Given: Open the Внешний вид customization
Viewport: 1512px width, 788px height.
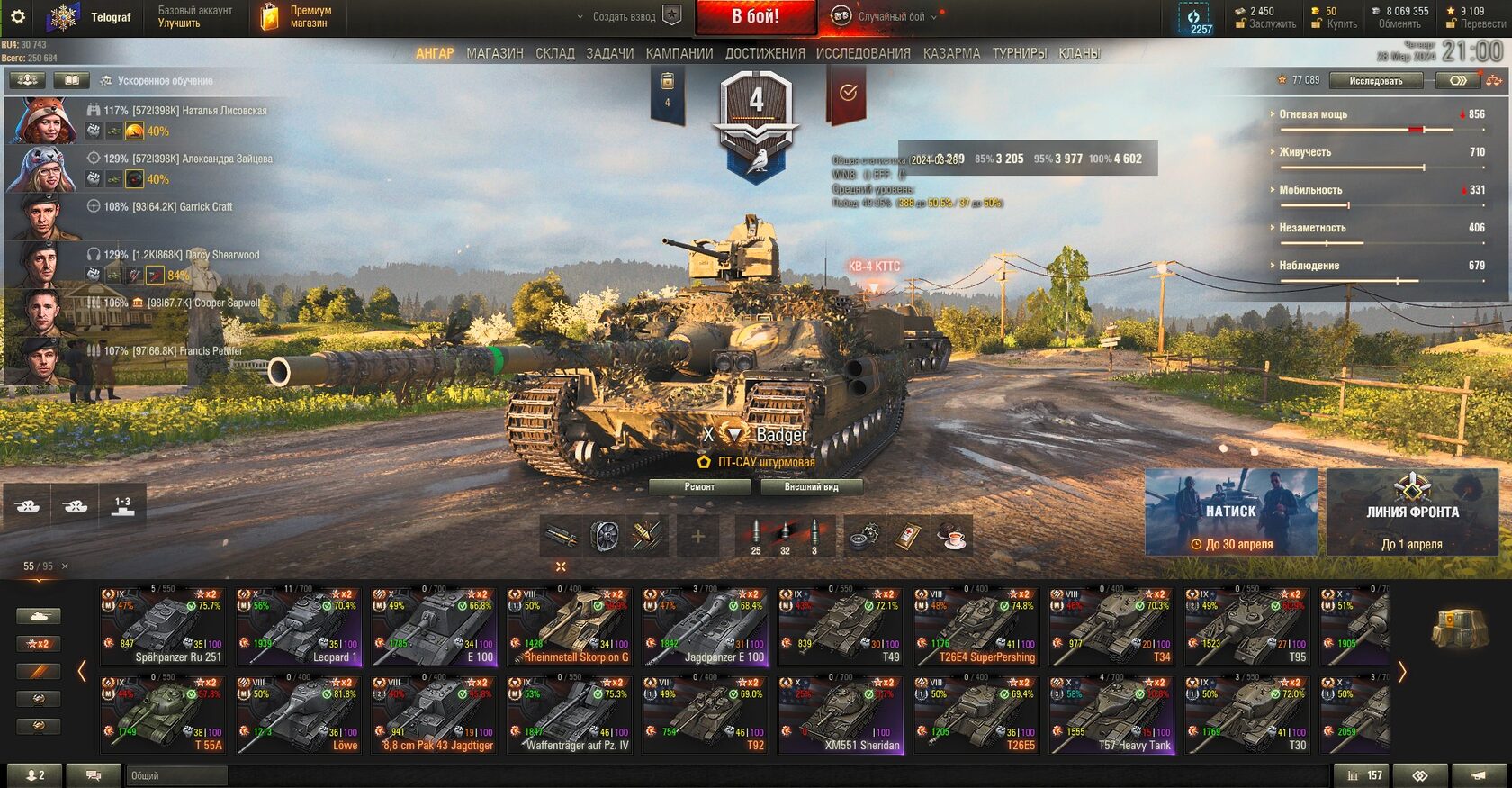Looking at the screenshot, I should point(811,487).
